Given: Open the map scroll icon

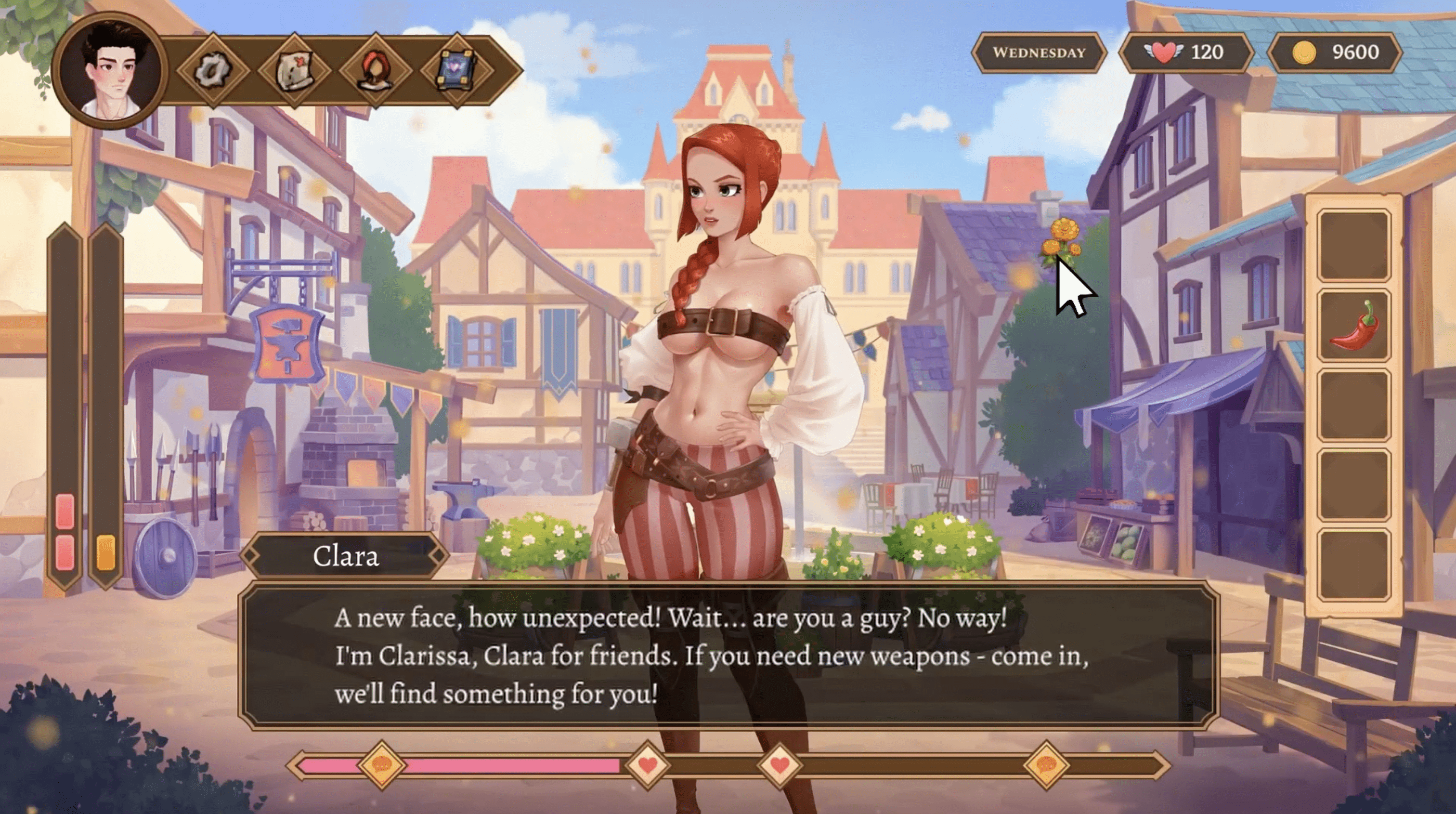Looking at the screenshot, I should click(294, 71).
